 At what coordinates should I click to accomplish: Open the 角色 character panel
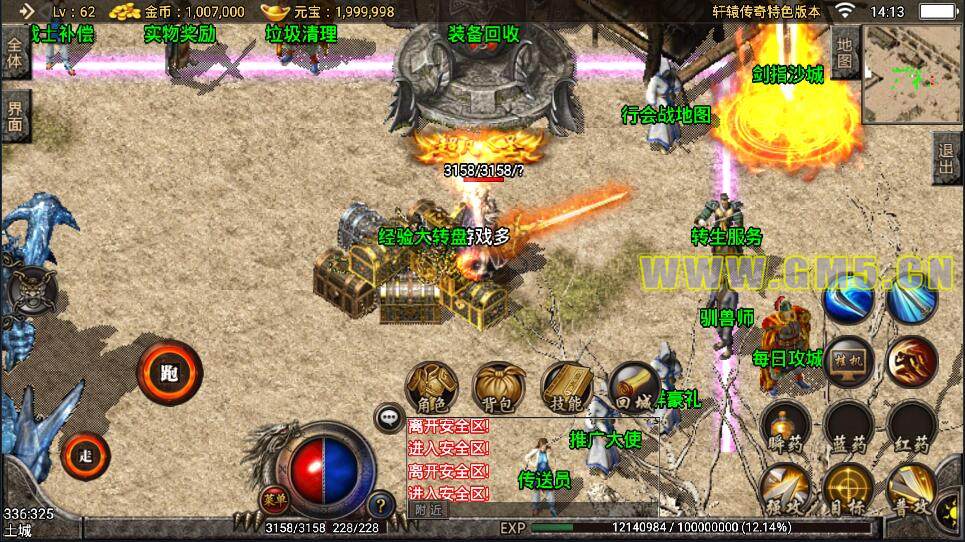[432, 388]
